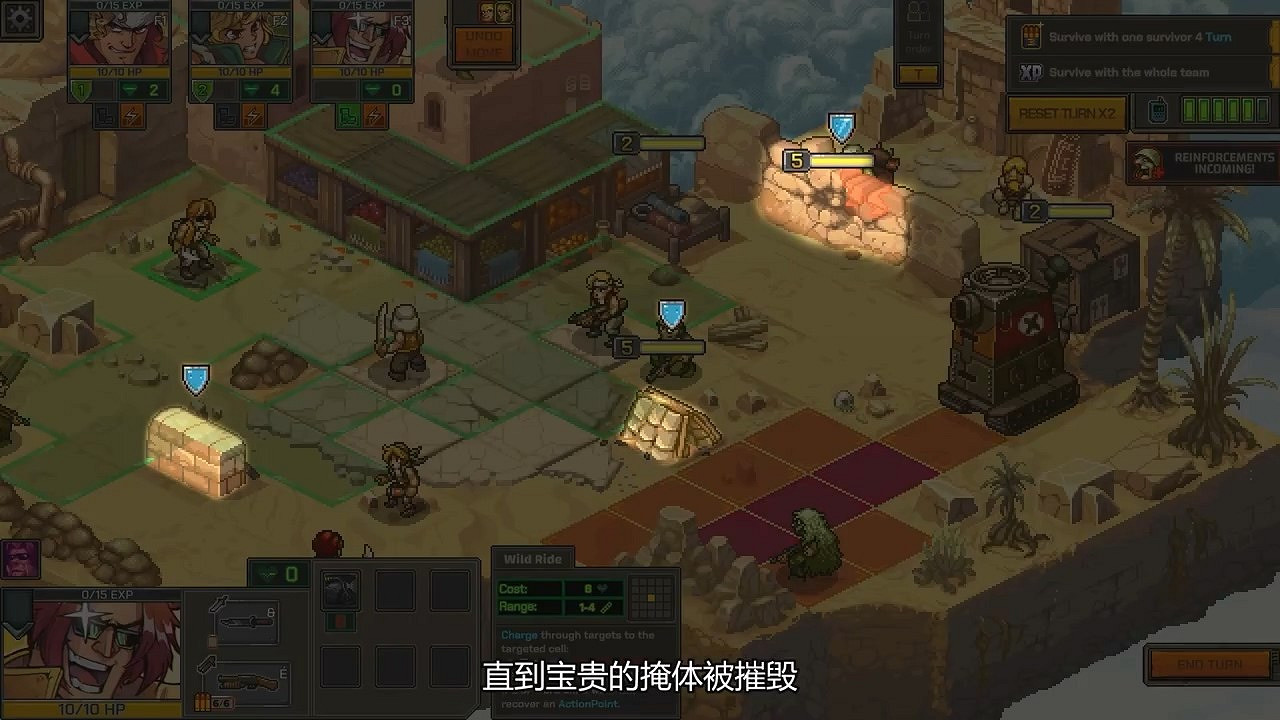Viewport: 1280px width, 720px height.
Task: Select the Wild Ride skill icon
Action: coord(340,590)
